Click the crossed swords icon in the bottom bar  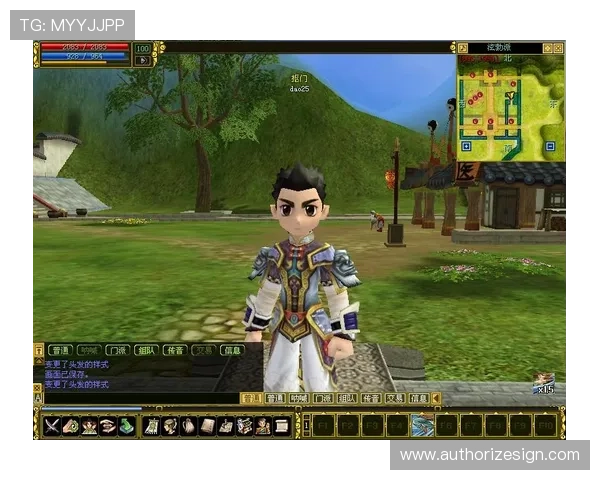click(52, 426)
